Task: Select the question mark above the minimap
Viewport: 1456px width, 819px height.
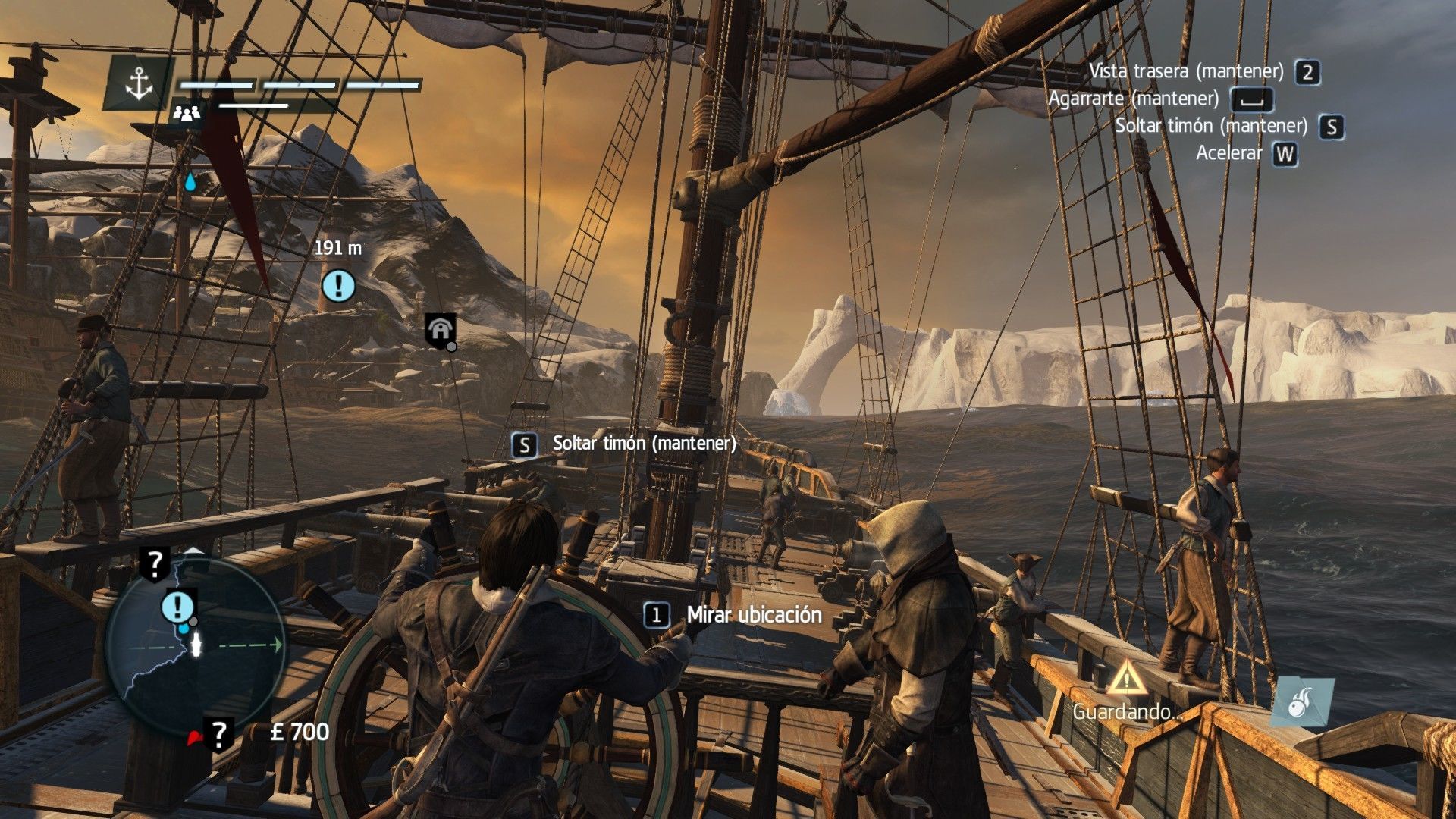Action: (155, 563)
